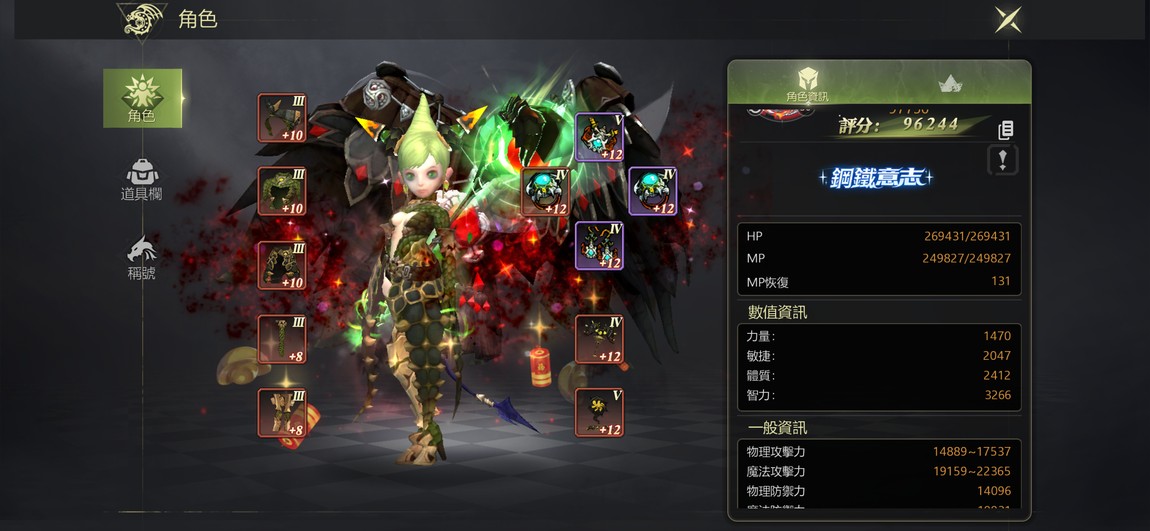Close the character screen with the X
The width and height of the screenshot is (1150, 531).
tap(1007, 20)
